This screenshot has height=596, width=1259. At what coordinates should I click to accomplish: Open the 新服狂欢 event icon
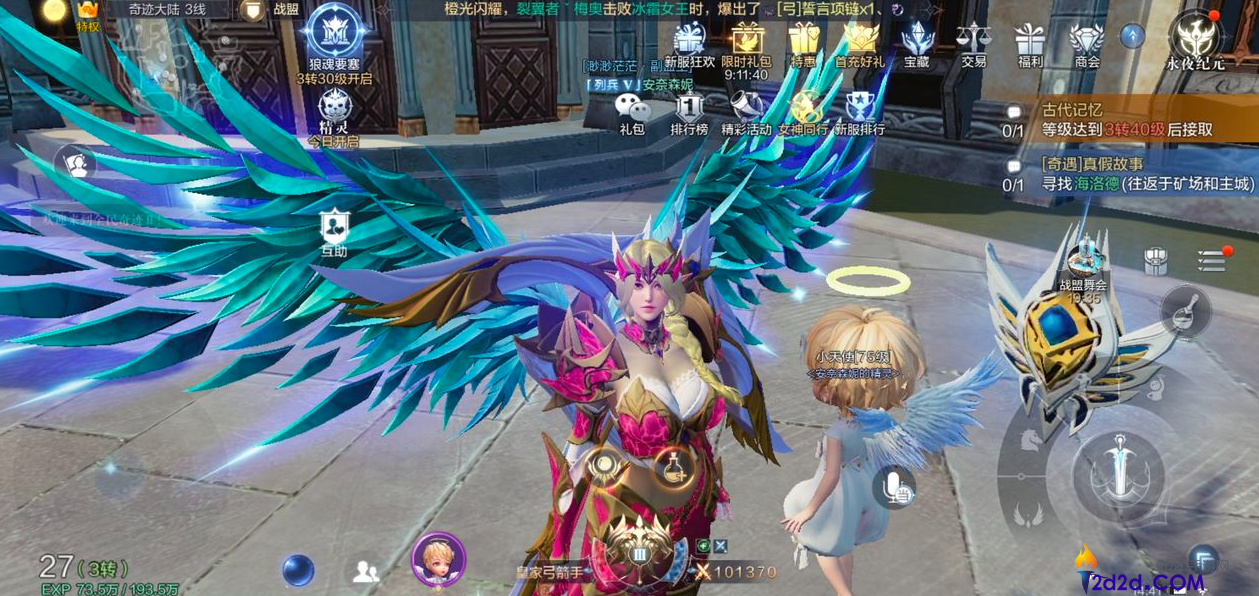(x=689, y=44)
